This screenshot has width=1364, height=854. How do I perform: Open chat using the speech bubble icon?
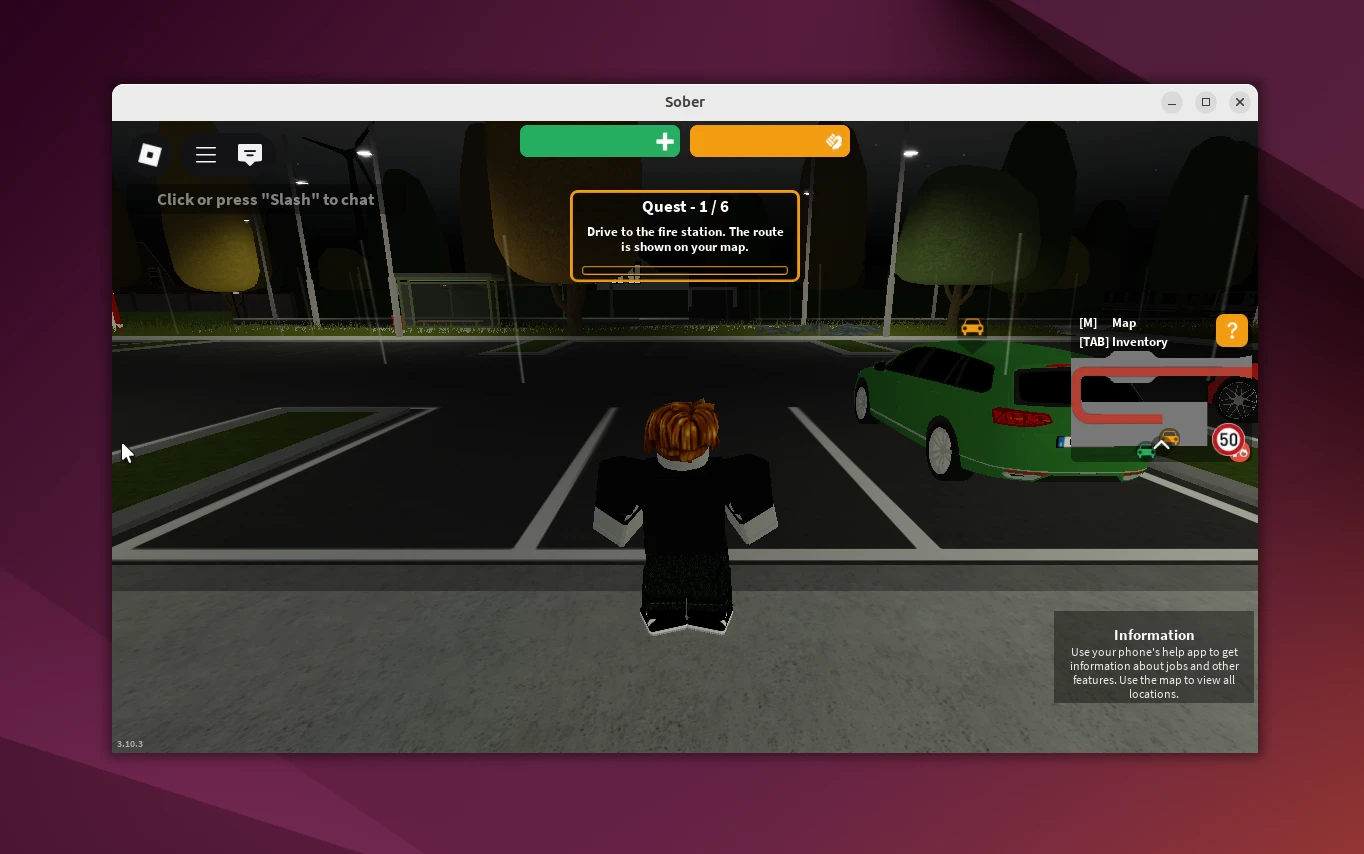pos(250,155)
